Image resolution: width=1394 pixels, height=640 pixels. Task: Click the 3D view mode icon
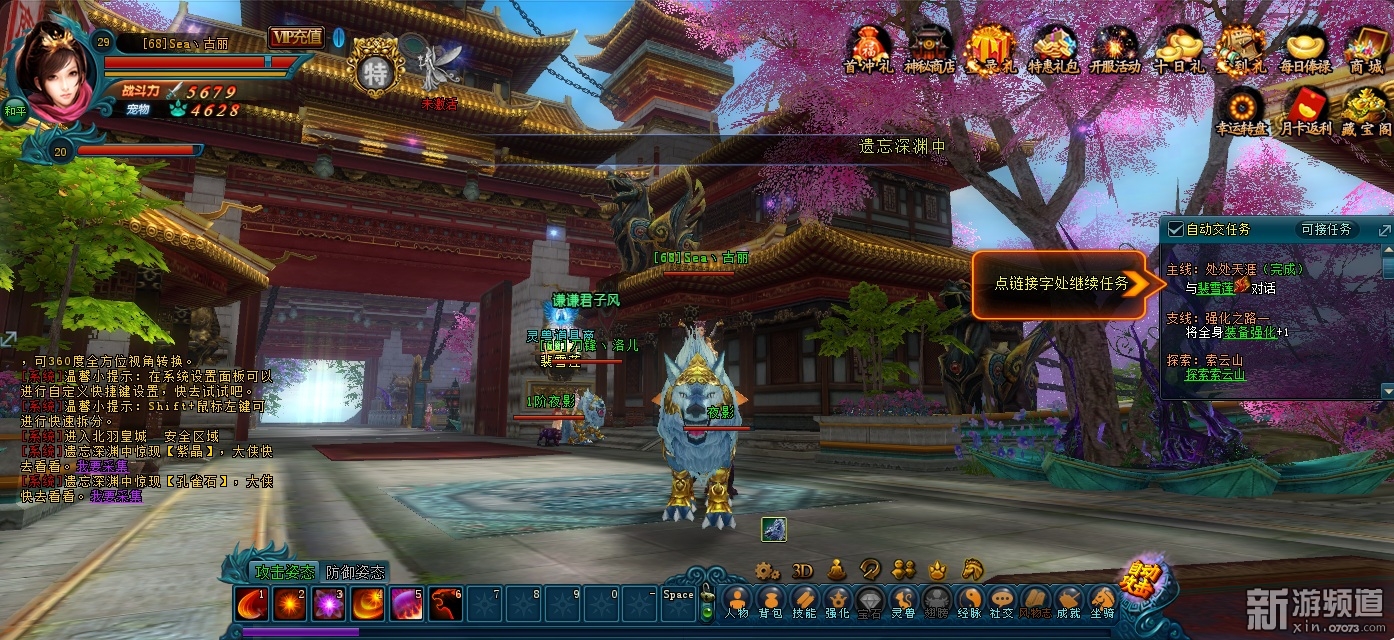(802, 571)
